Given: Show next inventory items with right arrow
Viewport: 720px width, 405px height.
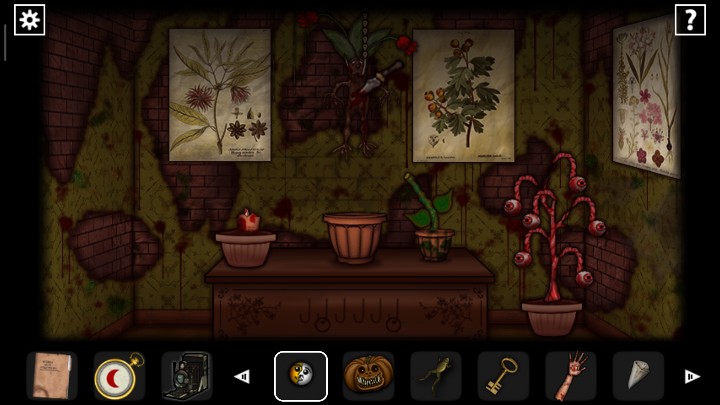Looking at the screenshot, I should pyautogui.click(x=691, y=376).
